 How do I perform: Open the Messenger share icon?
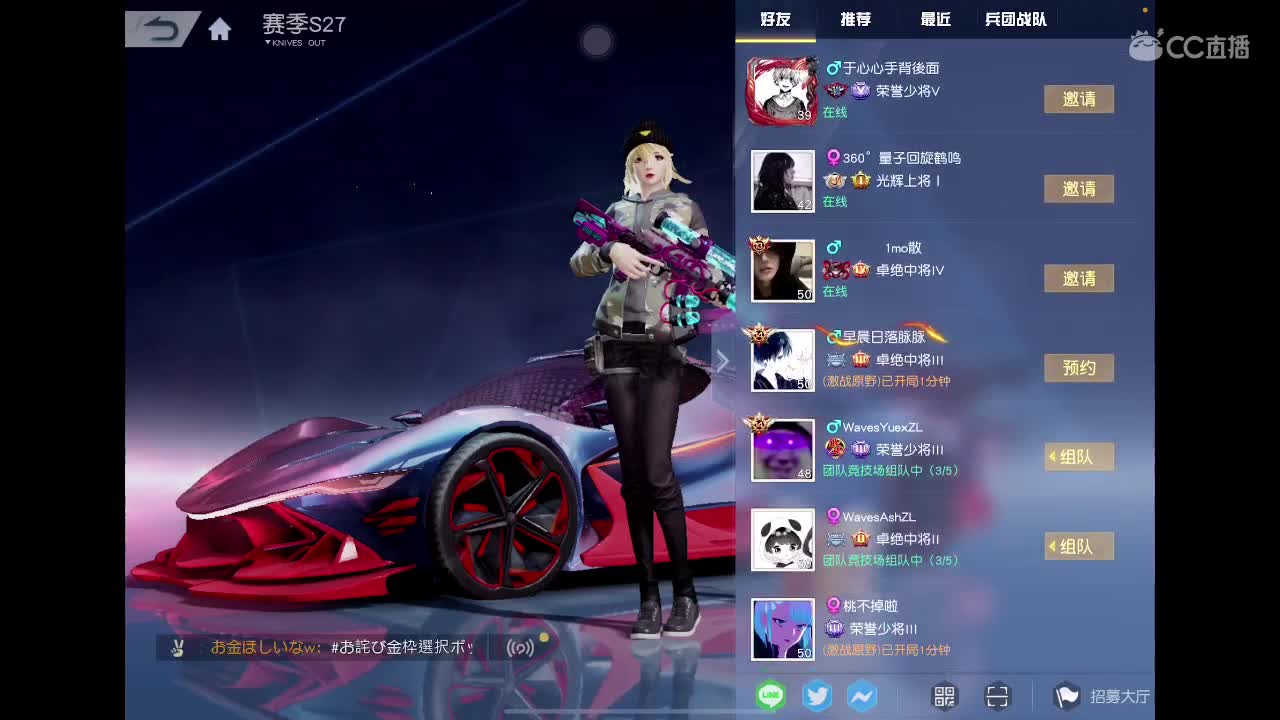[x=862, y=694]
